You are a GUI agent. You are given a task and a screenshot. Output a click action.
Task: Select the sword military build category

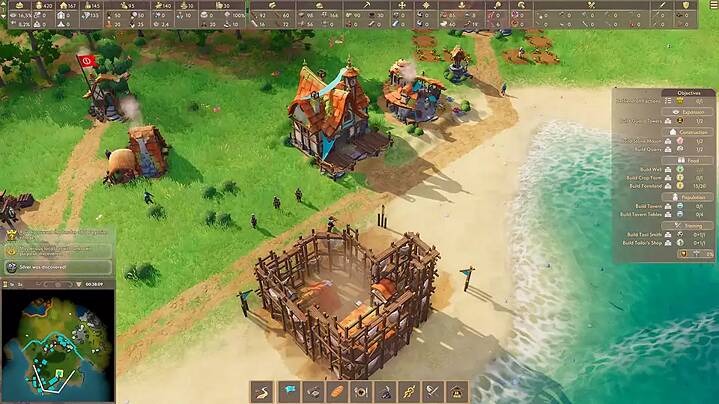433,391
